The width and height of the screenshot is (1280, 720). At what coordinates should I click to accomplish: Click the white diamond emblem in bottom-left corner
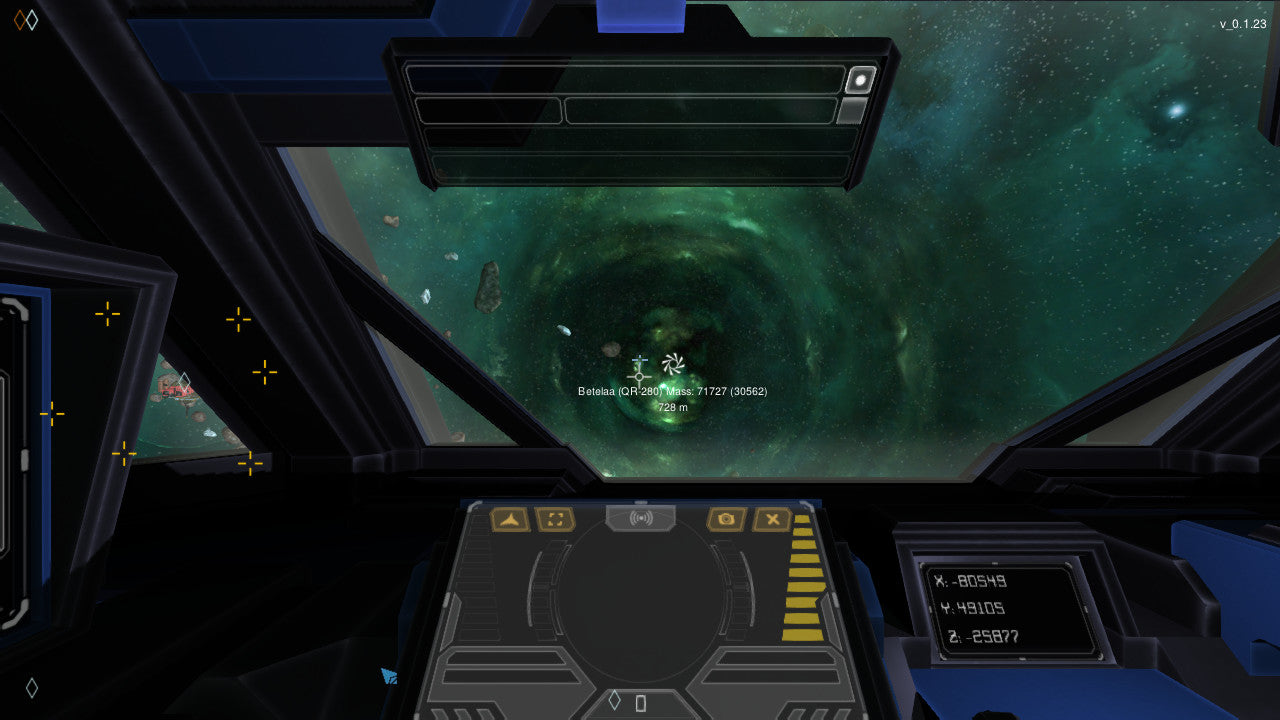pyautogui.click(x=32, y=687)
